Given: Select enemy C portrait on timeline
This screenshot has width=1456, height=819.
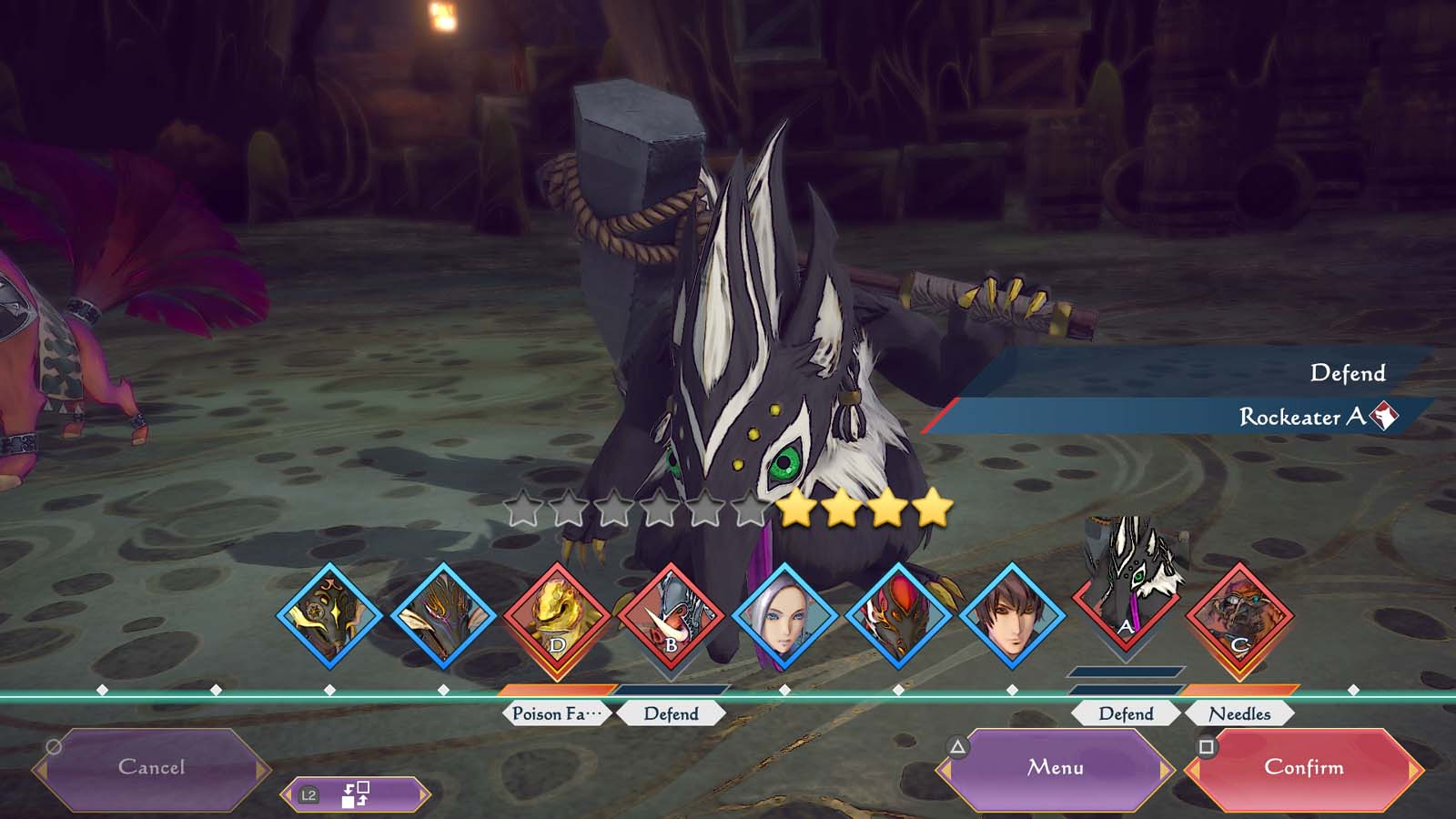Looking at the screenshot, I should (1239, 619).
